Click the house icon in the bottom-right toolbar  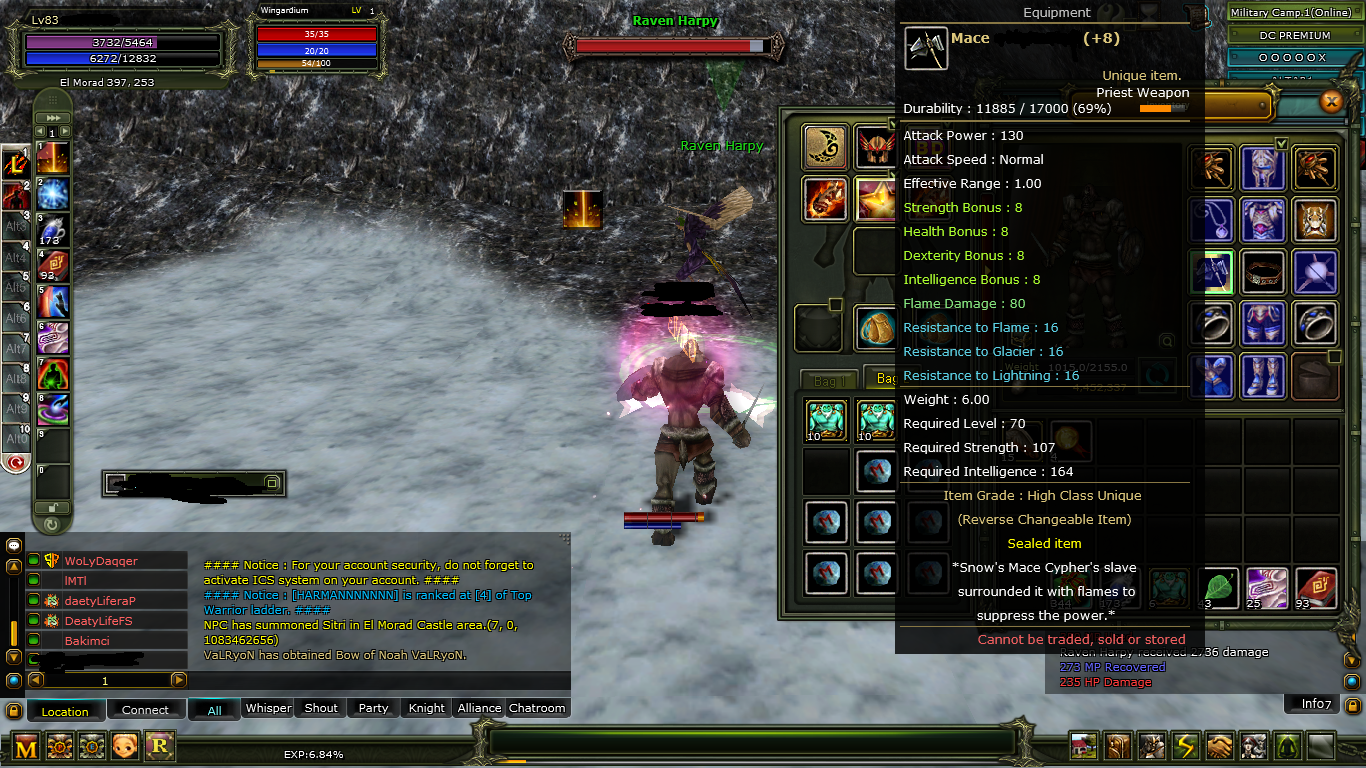pos(1084,746)
